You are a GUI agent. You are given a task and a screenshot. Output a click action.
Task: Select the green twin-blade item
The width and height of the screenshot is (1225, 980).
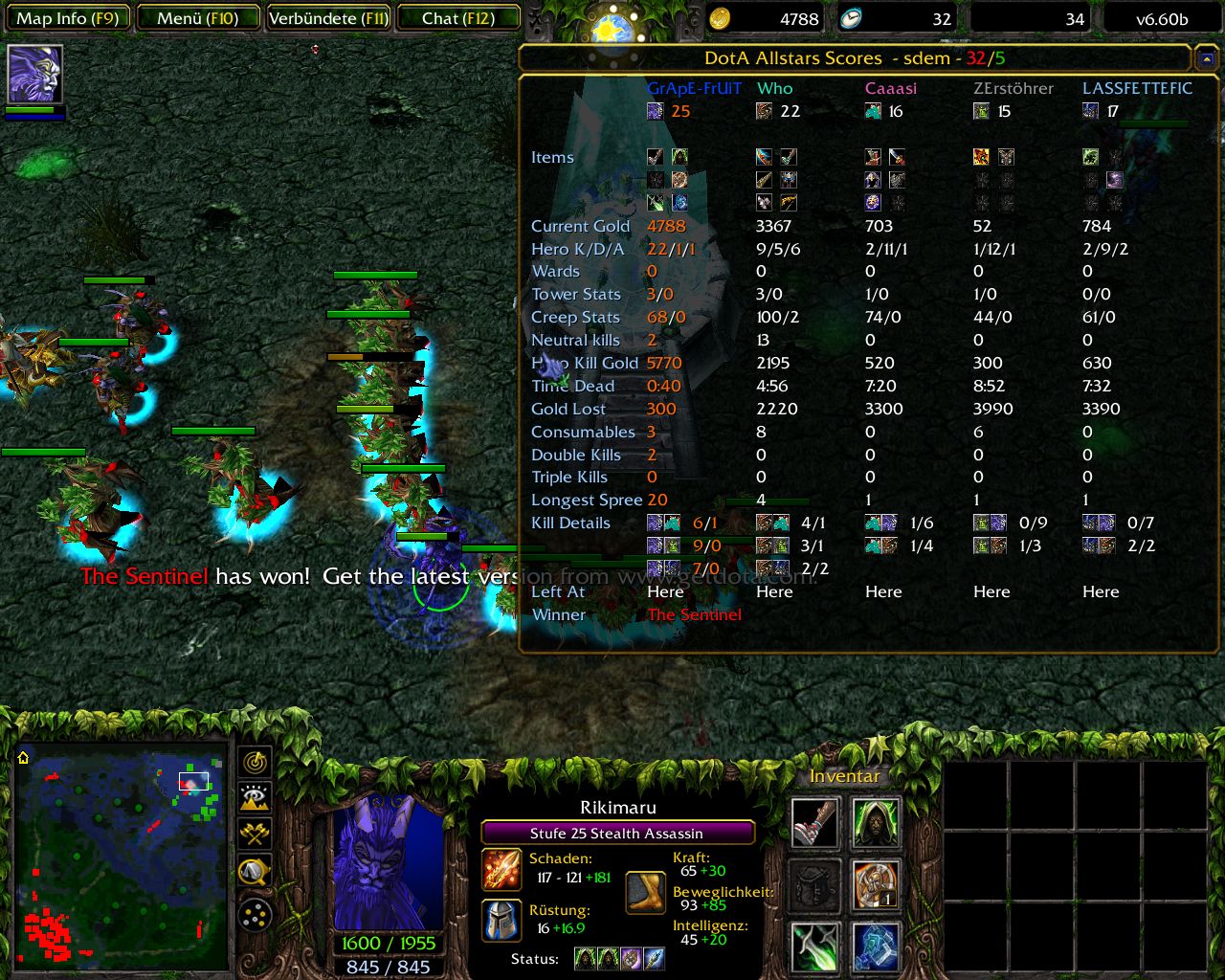click(815, 947)
